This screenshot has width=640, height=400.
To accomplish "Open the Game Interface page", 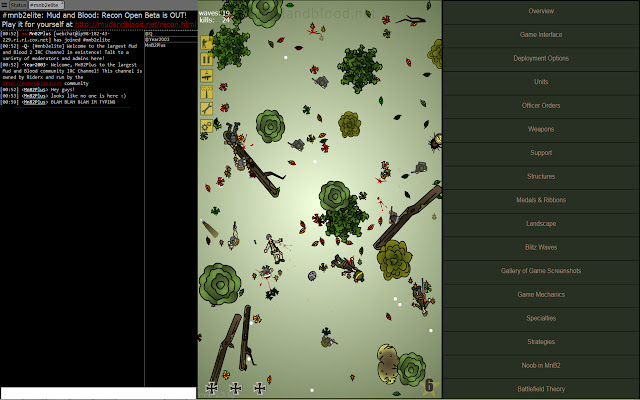I will pos(541,34).
